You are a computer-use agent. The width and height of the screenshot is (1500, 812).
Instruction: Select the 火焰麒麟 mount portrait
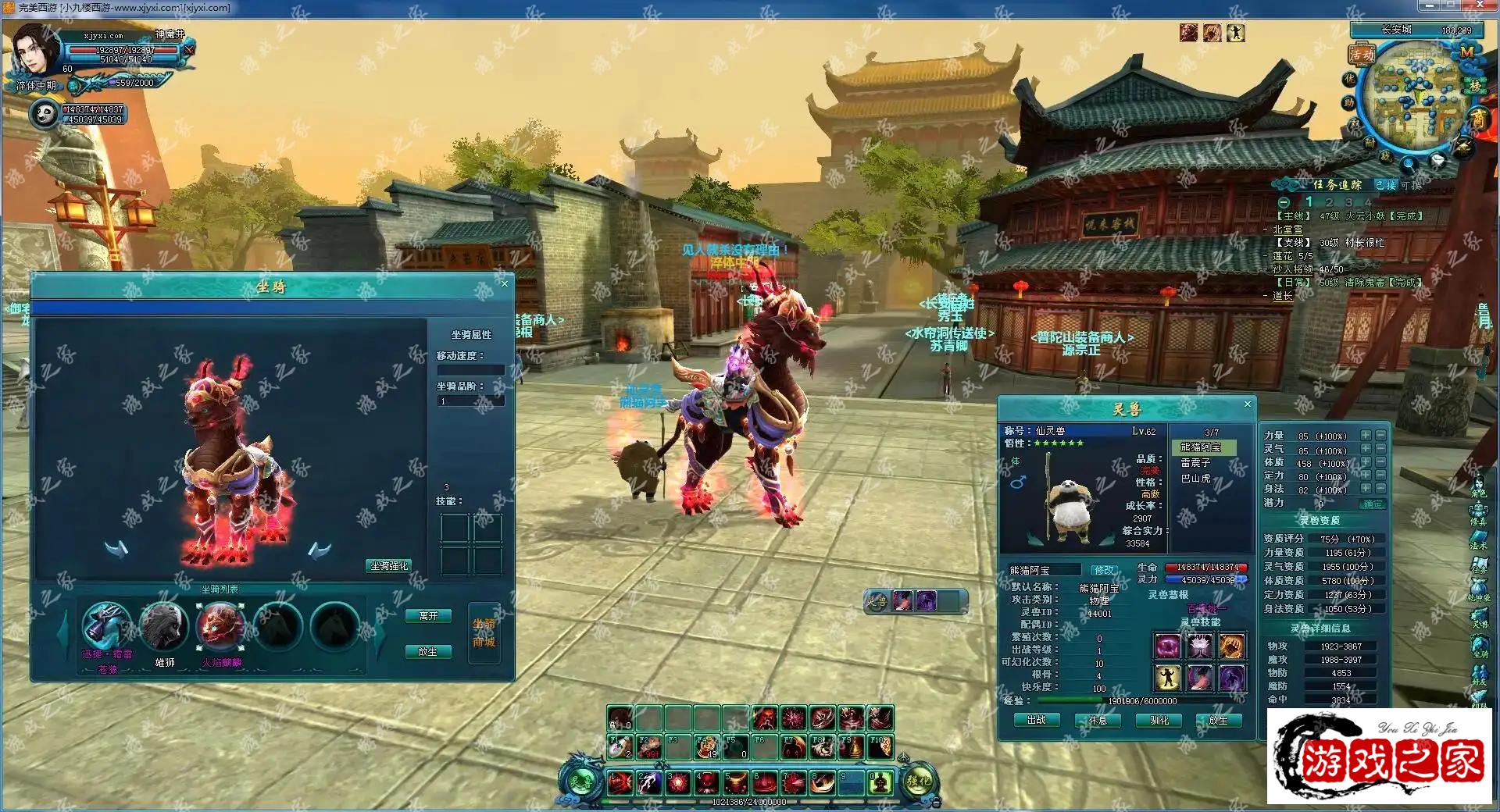[221, 626]
